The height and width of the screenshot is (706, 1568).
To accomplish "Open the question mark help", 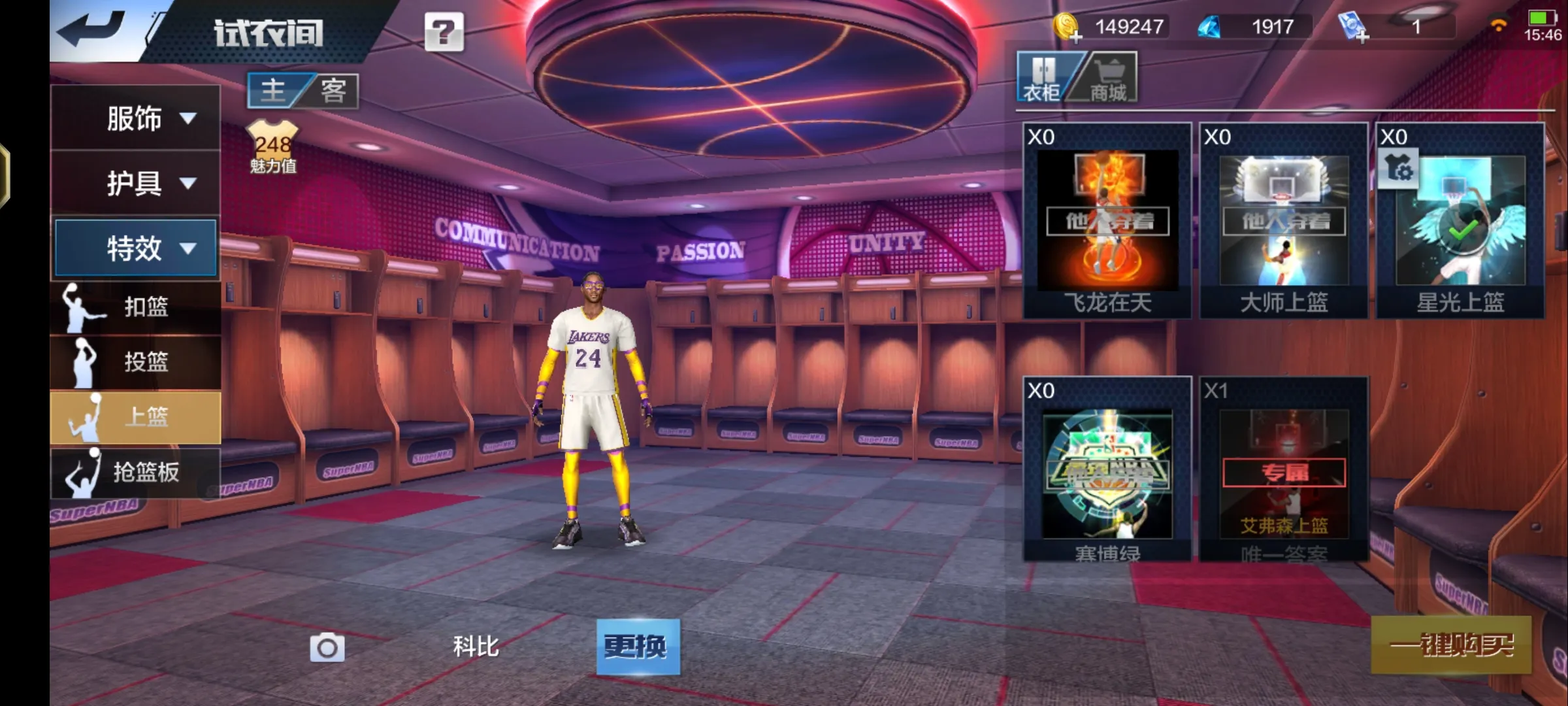I will tap(444, 31).
